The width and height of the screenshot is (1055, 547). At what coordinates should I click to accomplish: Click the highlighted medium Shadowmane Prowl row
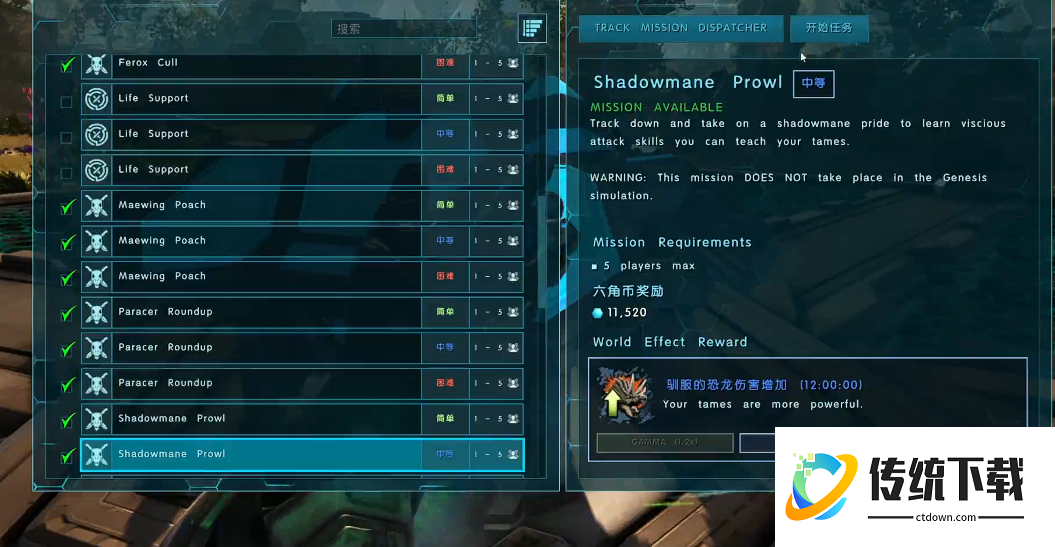(x=250, y=454)
